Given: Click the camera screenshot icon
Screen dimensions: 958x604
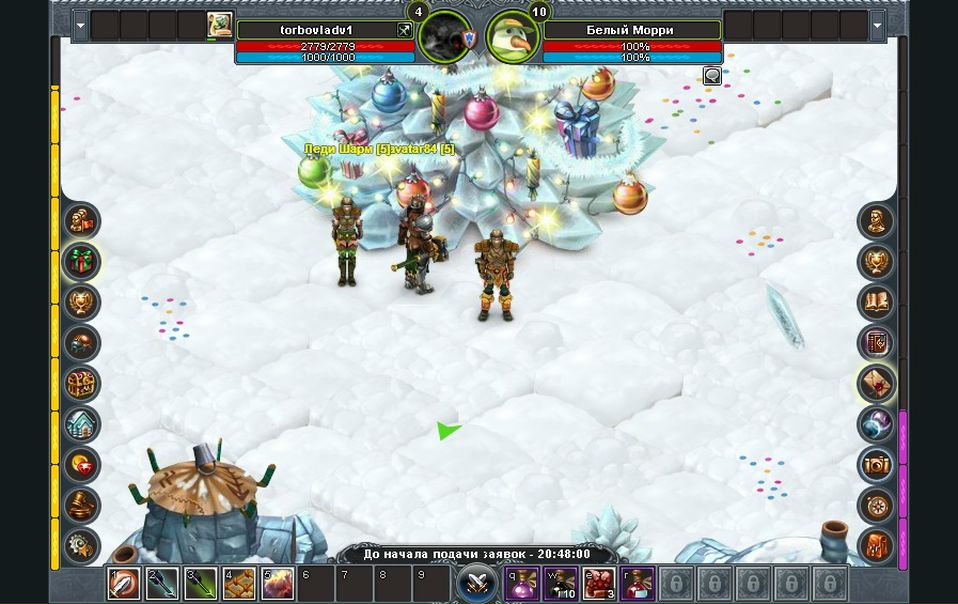Looking at the screenshot, I should coord(876,465).
